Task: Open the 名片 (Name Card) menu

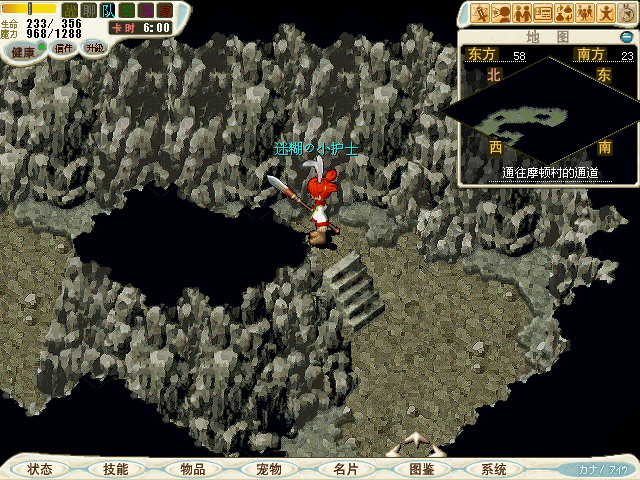Action: (x=345, y=469)
